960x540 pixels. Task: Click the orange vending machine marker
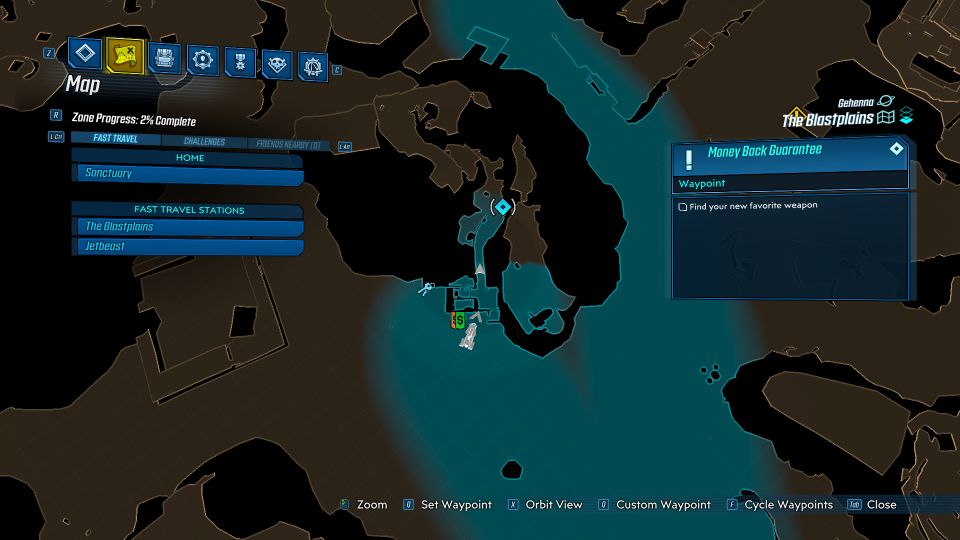pos(453,320)
